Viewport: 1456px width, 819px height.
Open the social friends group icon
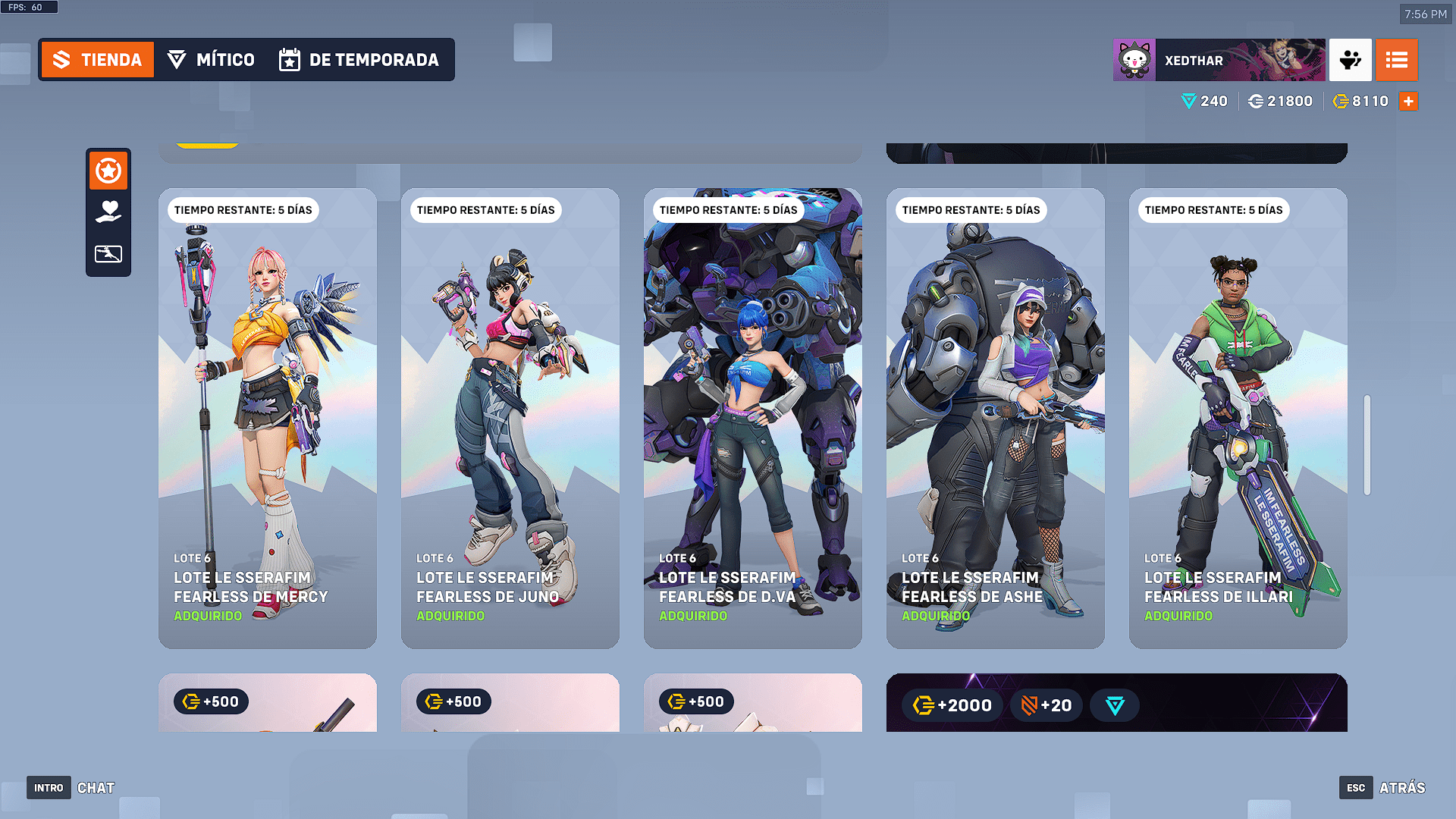(x=1350, y=60)
